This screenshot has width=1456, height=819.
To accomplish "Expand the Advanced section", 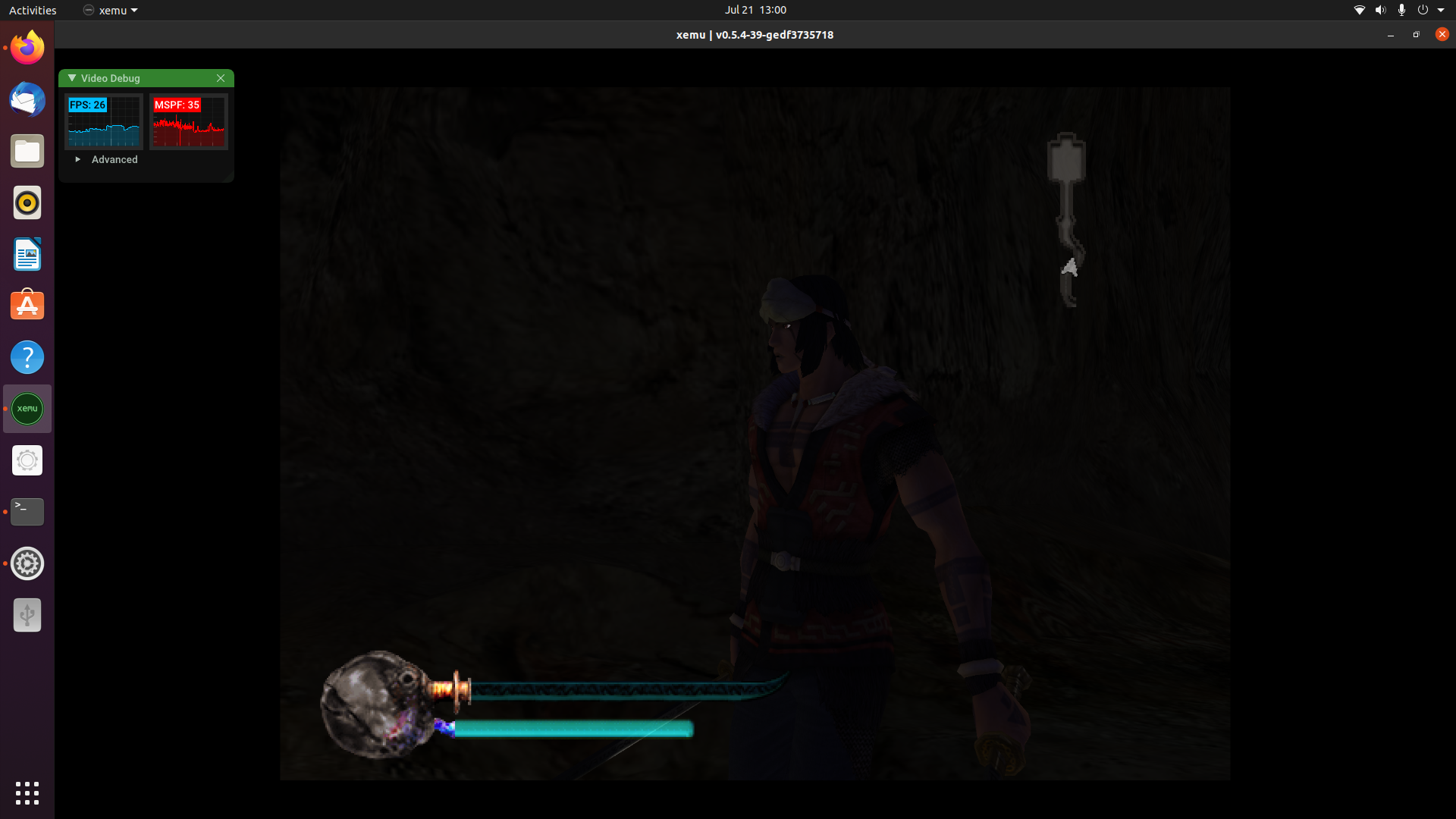I will coord(105,159).
